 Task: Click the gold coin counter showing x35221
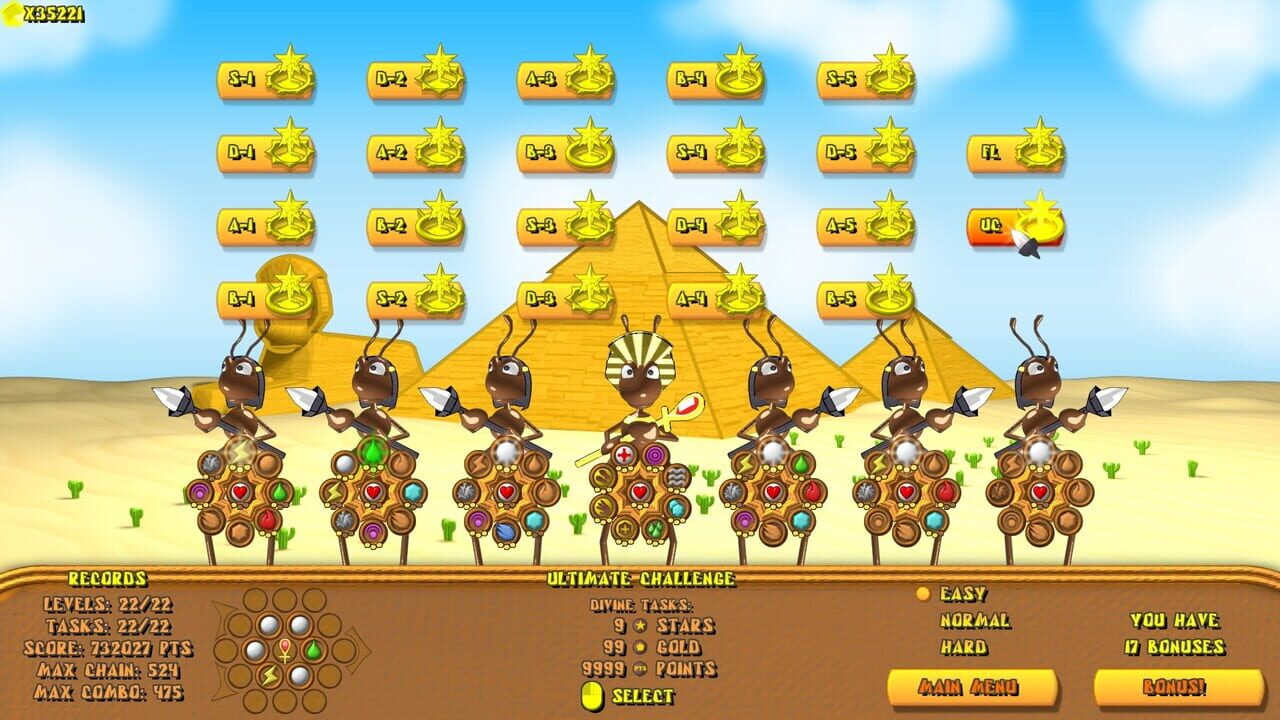pyautogui.click(x=45, y=14)
